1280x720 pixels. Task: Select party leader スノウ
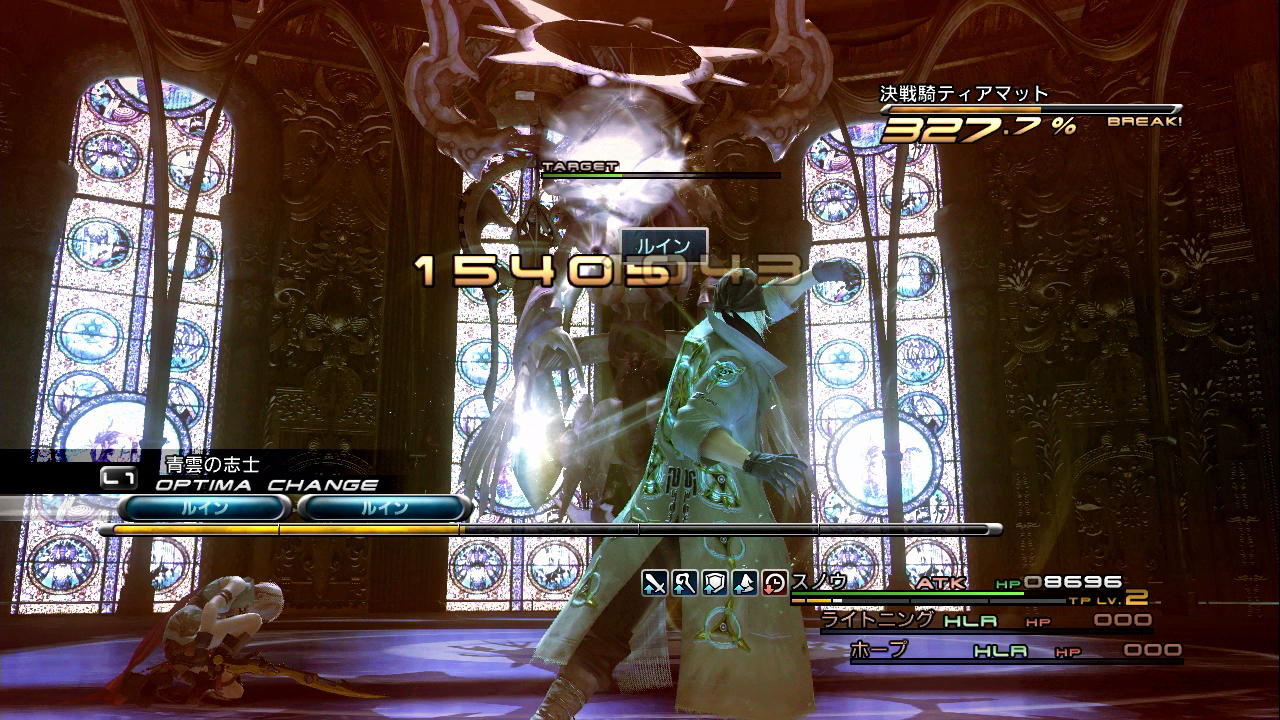819,581
